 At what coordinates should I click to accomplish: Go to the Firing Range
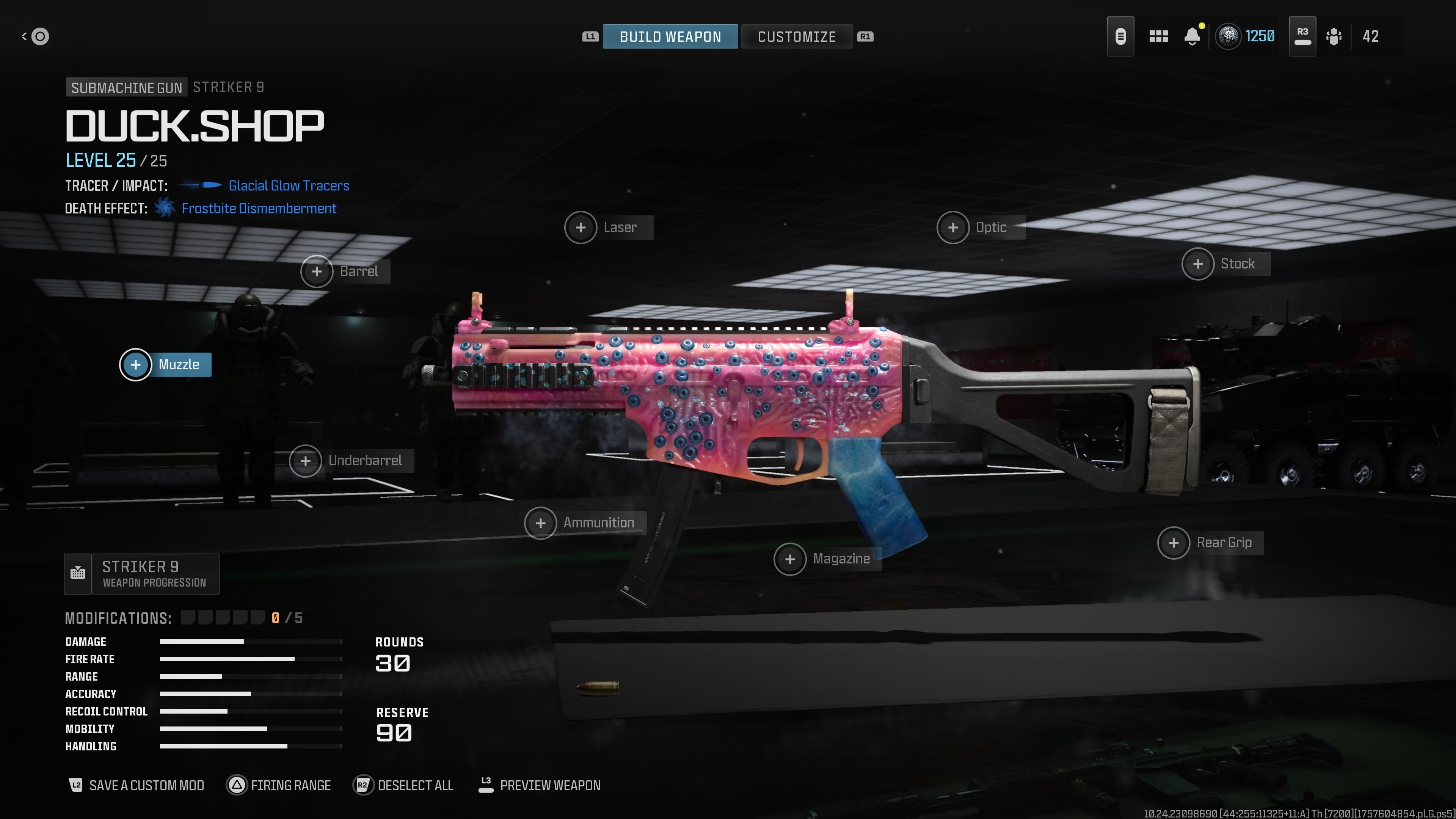[279, 785]
